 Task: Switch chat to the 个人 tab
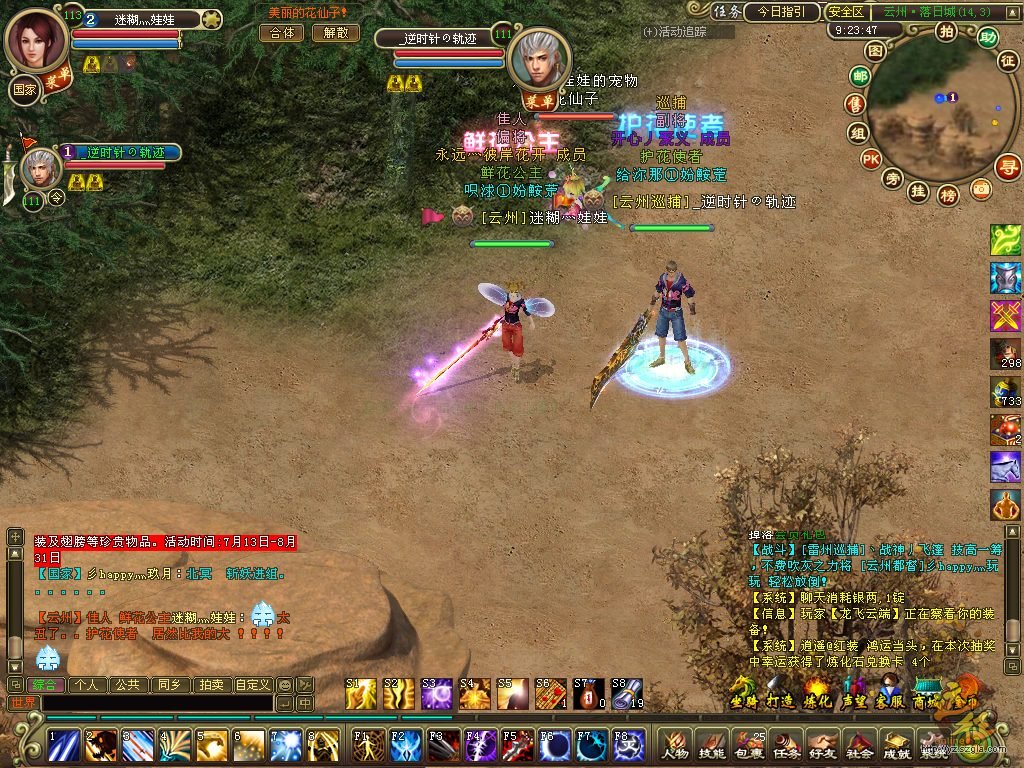87,685
